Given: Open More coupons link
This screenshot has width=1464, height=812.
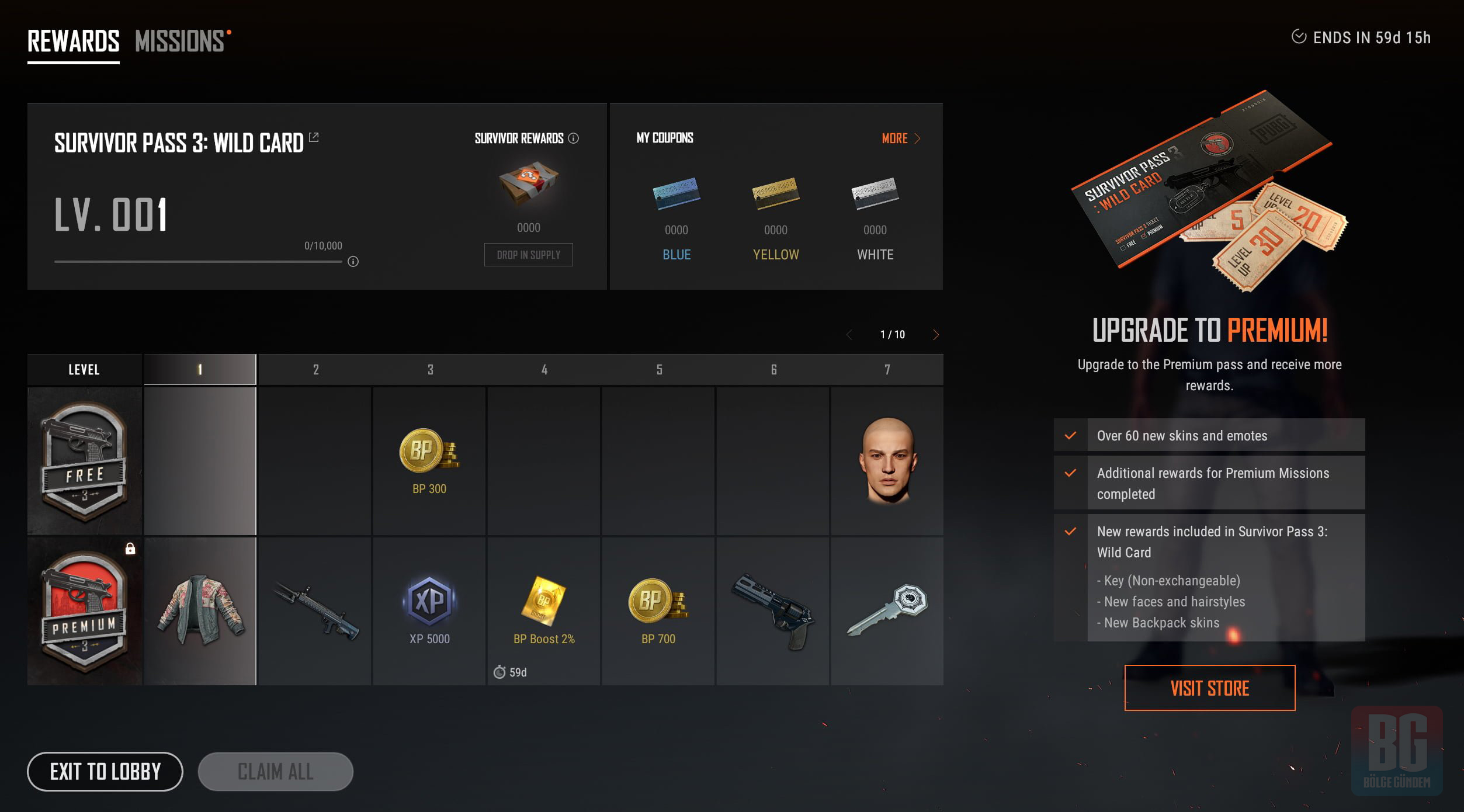Looking at the screenshot, I should (900, 138).
